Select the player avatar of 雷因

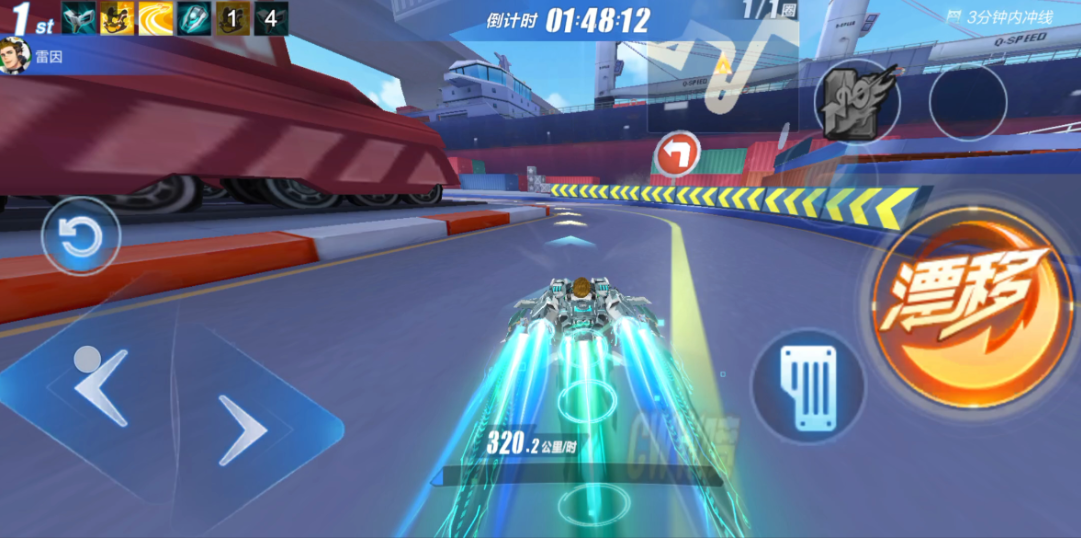click(x=14, y=57)
